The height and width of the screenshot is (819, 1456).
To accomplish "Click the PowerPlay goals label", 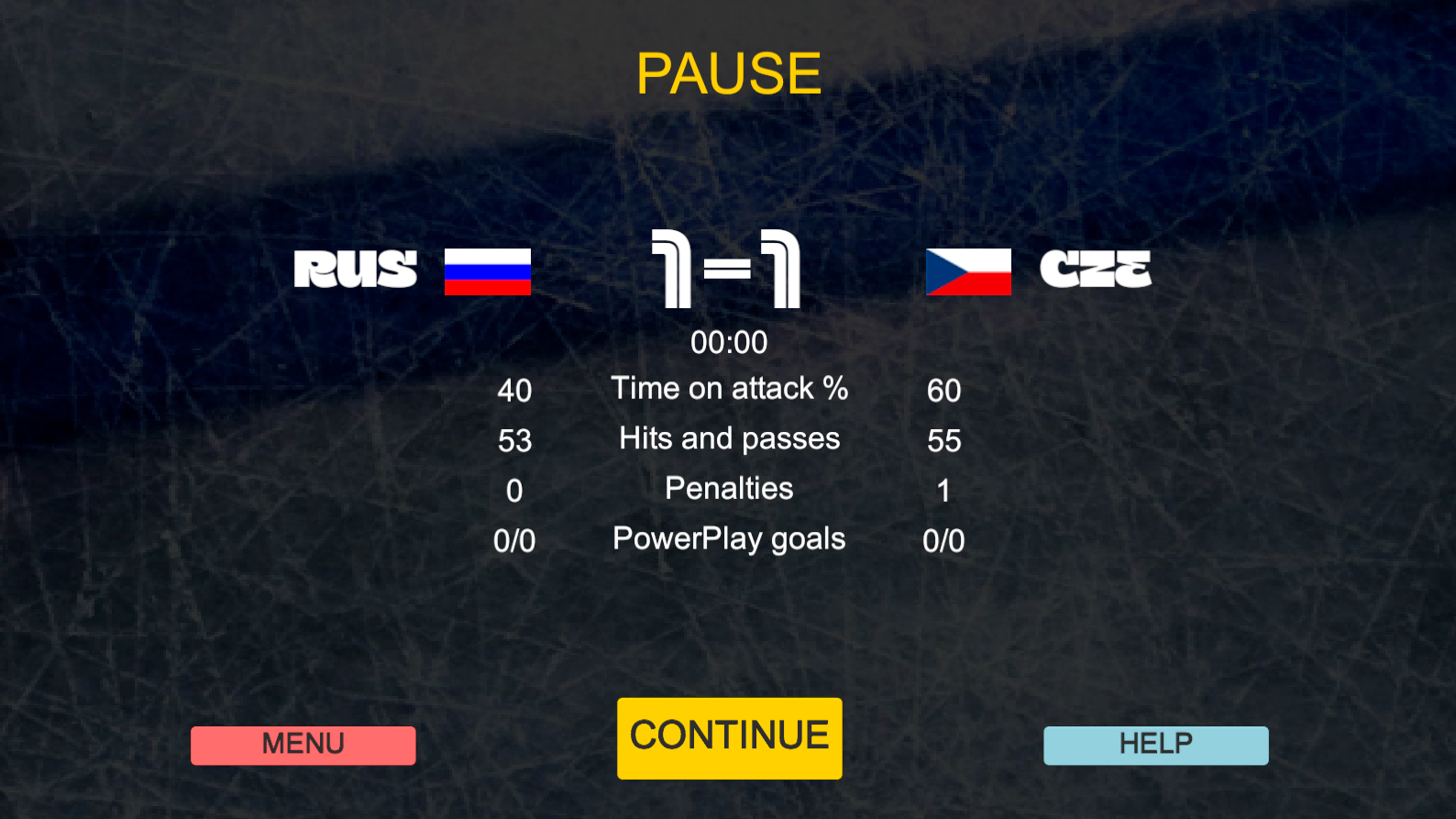I will [x=729, y=538].
